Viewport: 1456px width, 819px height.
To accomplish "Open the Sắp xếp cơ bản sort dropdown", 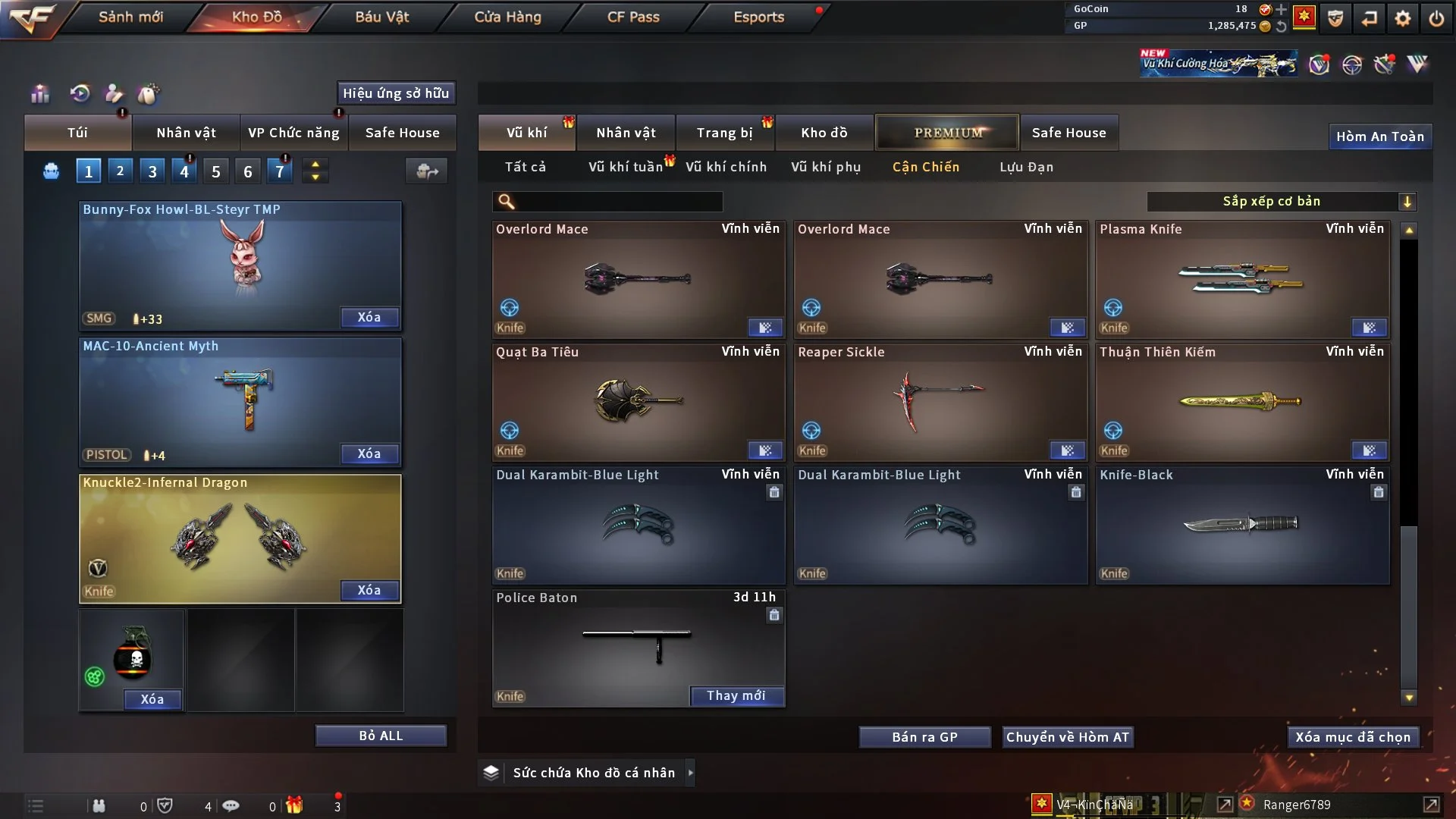I will [x=1280, y=201].
